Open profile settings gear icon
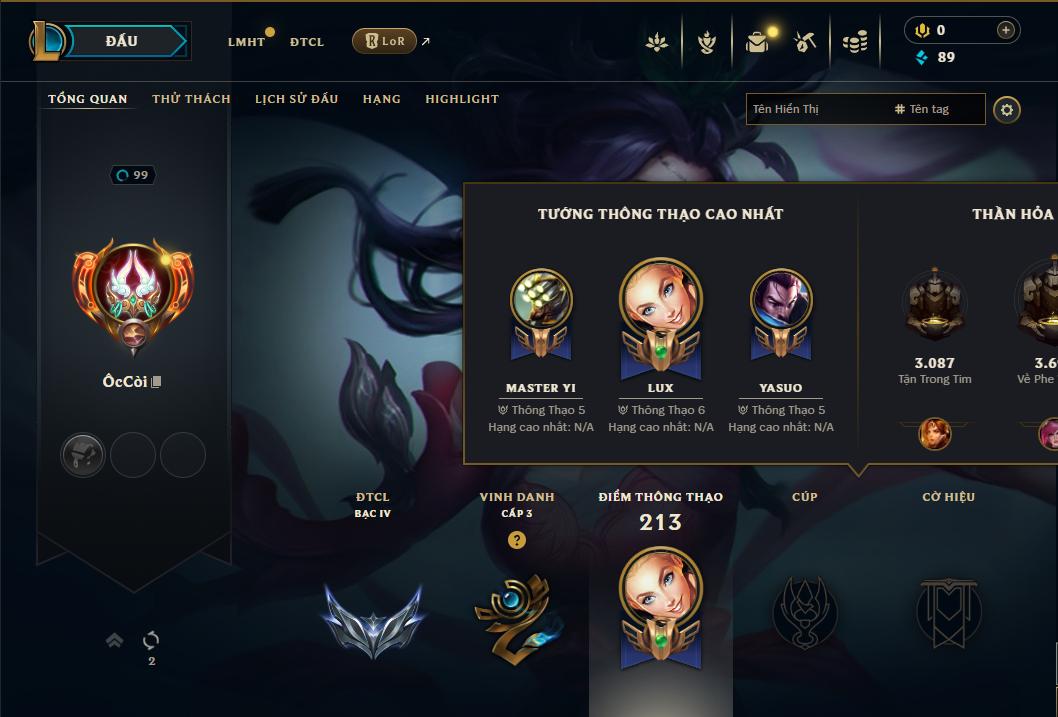 tap(1007, 109)
